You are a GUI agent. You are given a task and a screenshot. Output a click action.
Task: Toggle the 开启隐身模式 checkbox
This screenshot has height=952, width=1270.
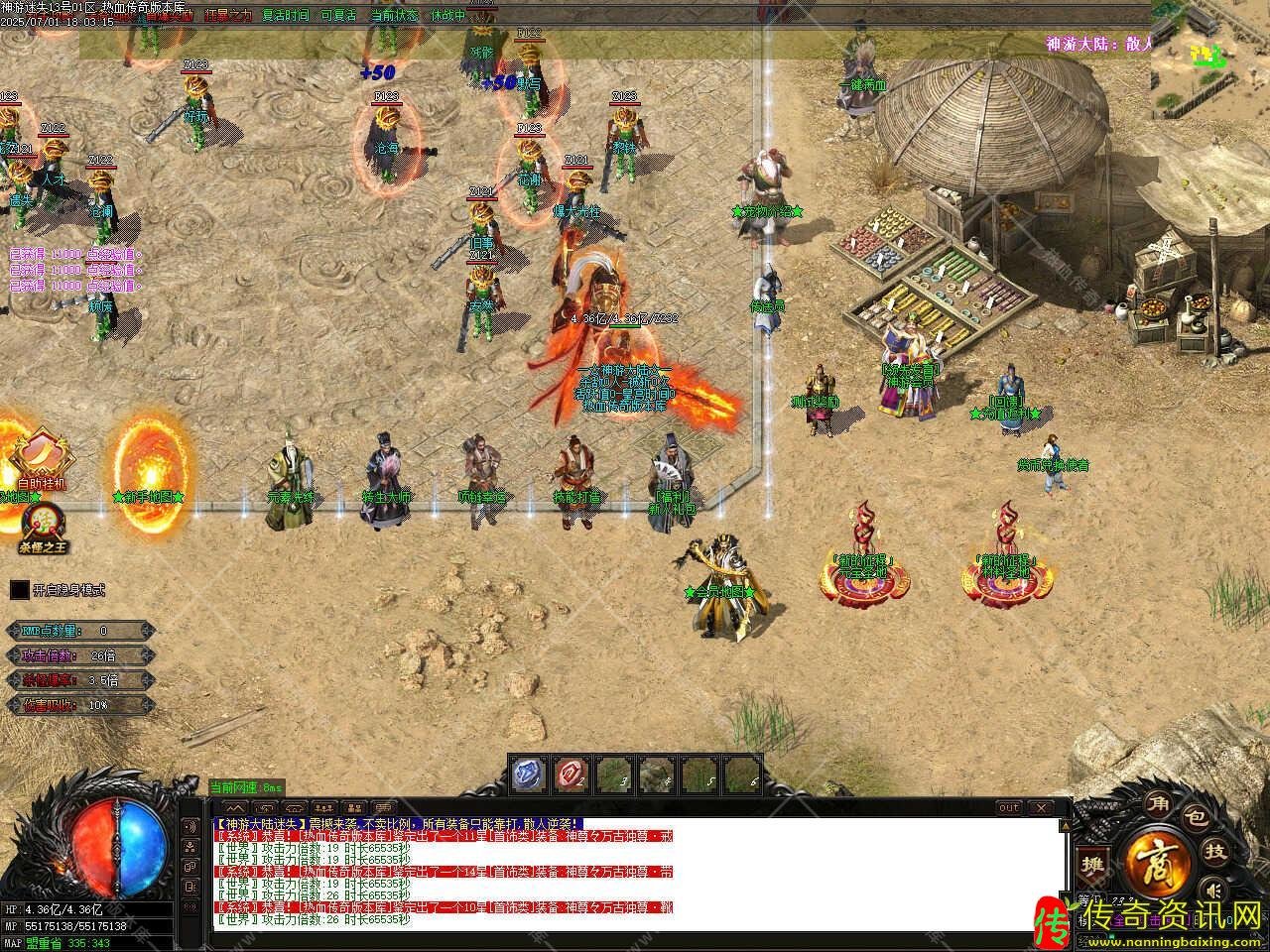[20, 590]
